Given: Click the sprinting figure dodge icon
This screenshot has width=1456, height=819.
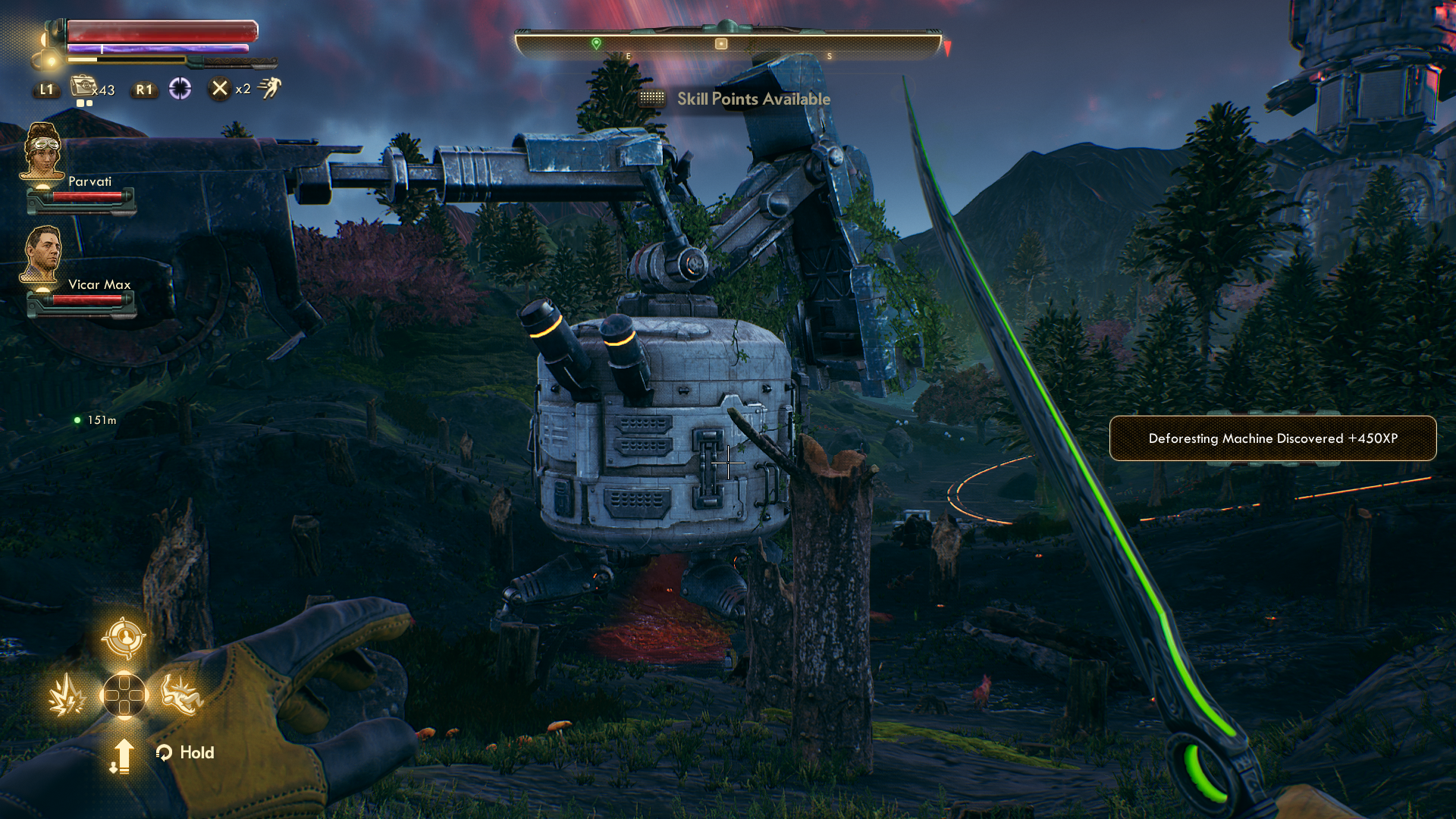Looking at the screenshot, I should (269, 88).
